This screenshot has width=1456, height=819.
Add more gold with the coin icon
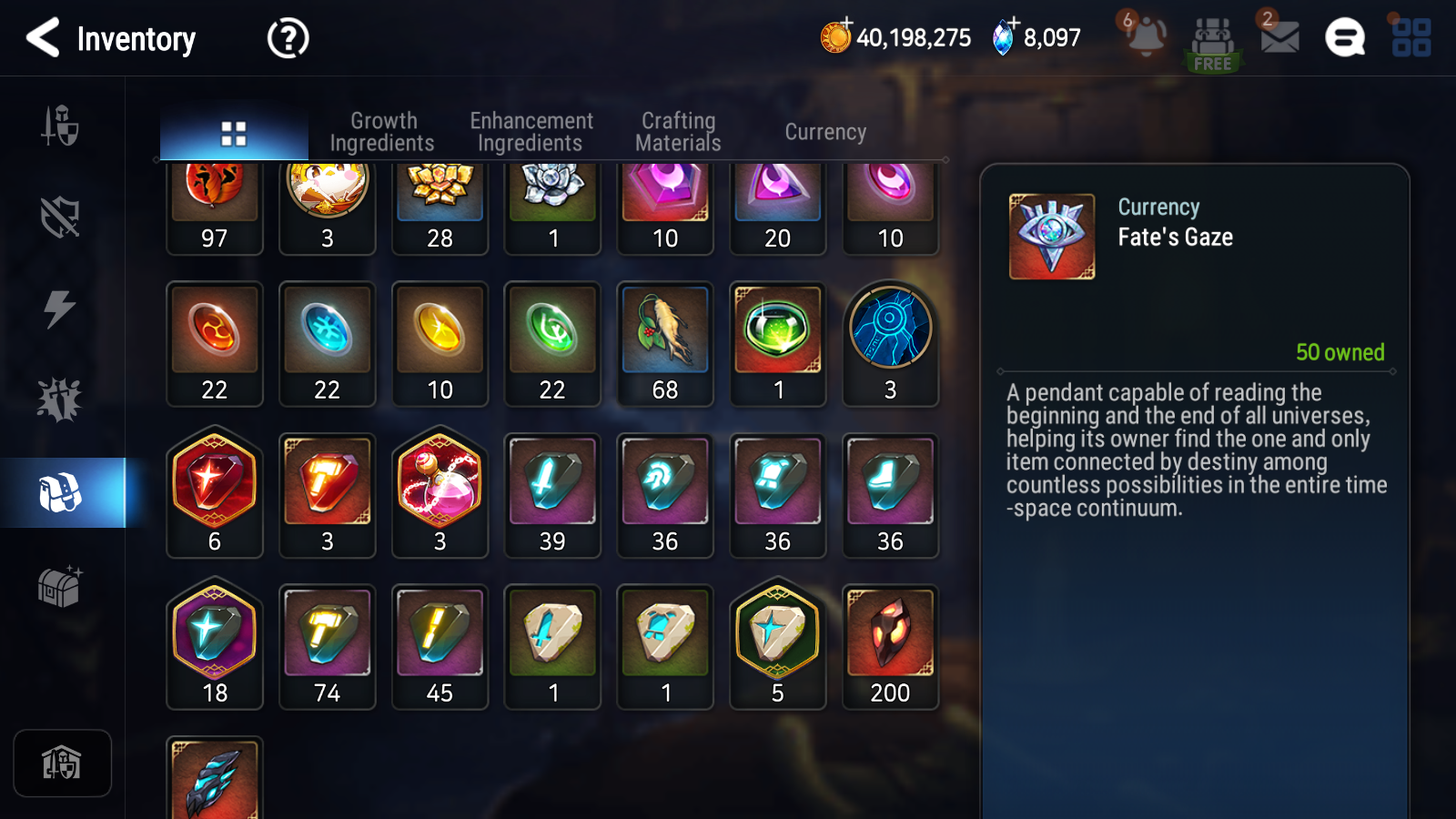835,37
